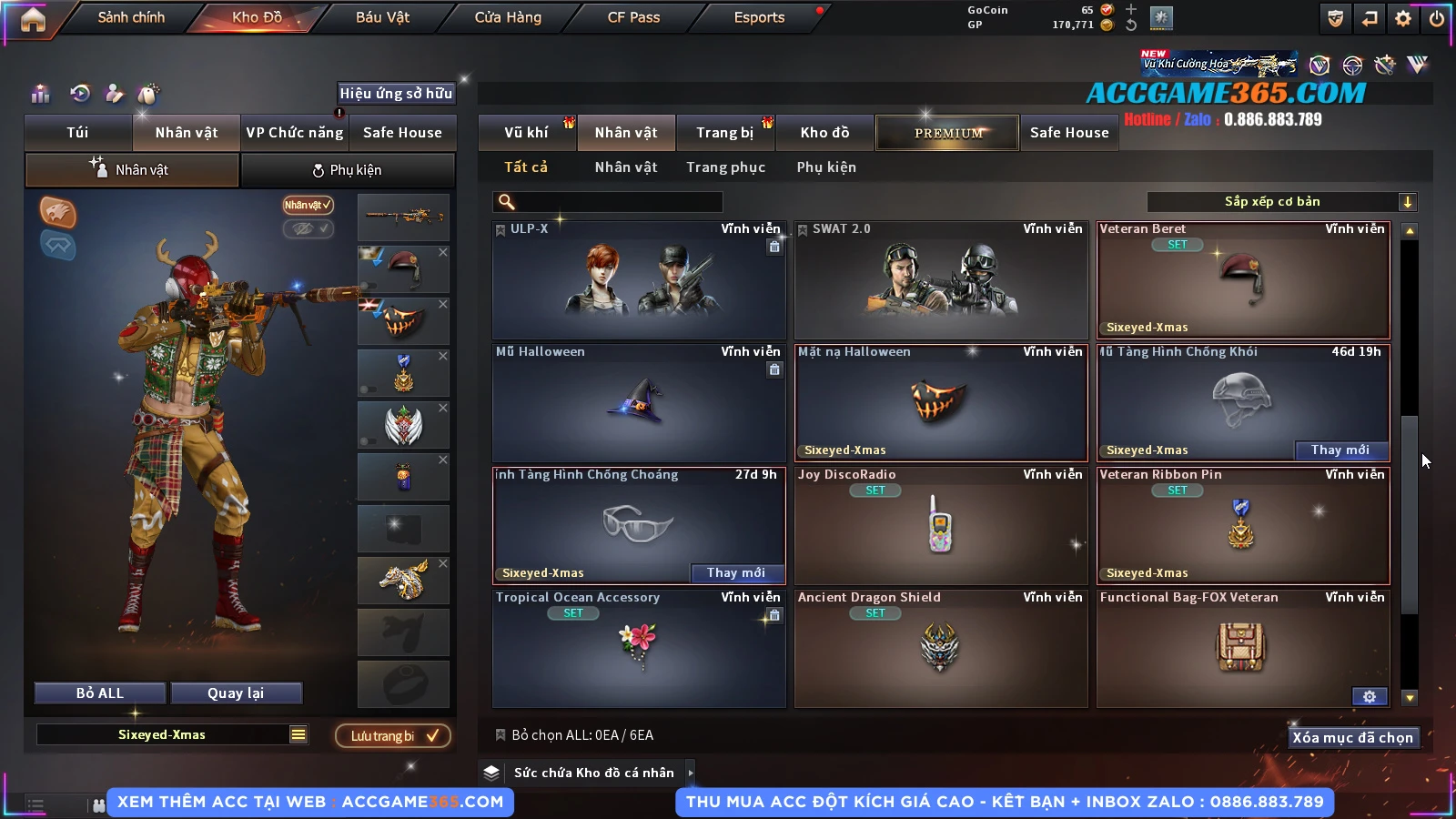Click the power exit button
Viewport: 1456px width, 819px height.
point(1437,18)
